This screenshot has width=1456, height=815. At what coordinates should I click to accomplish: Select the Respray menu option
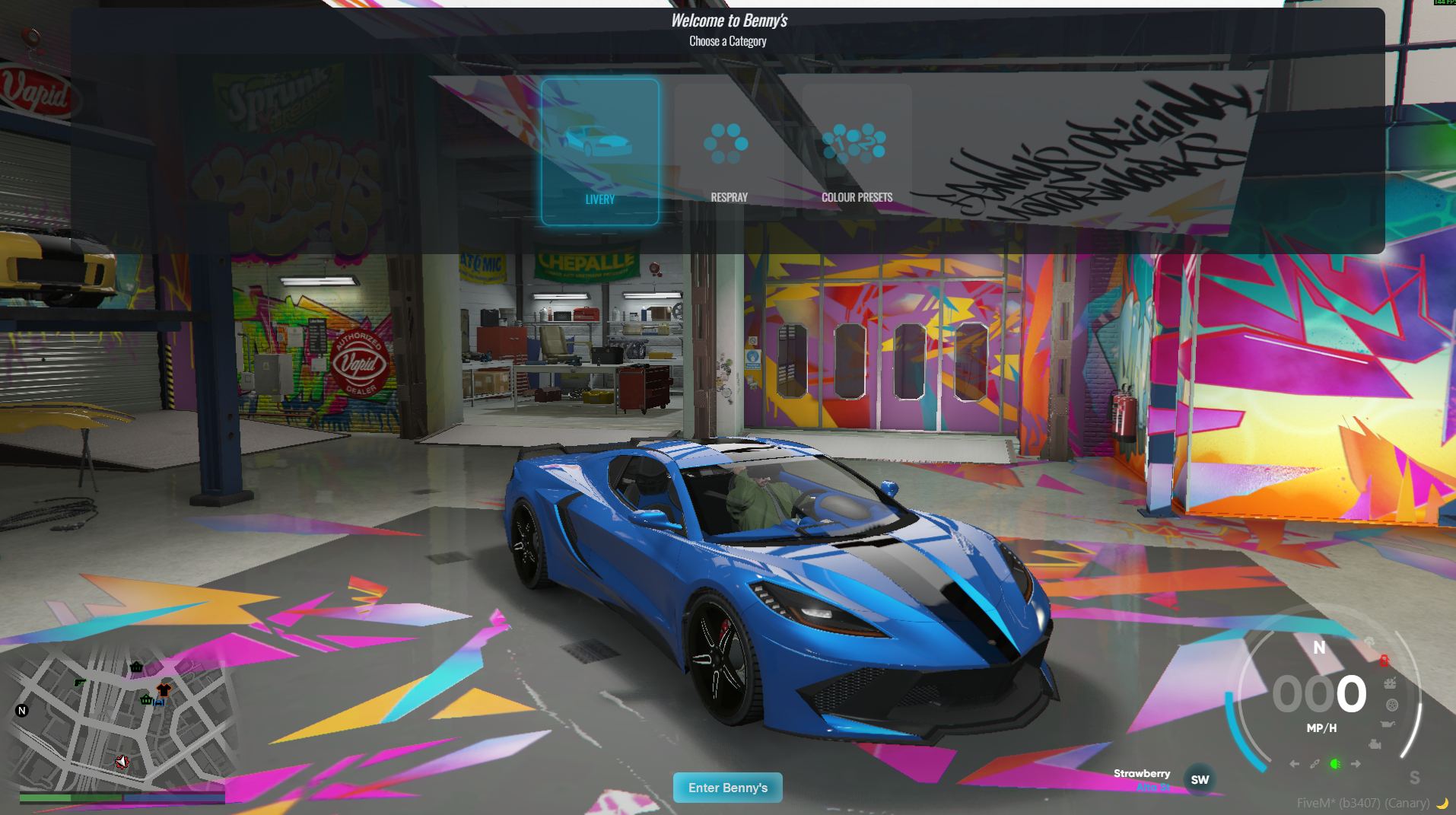728,196
